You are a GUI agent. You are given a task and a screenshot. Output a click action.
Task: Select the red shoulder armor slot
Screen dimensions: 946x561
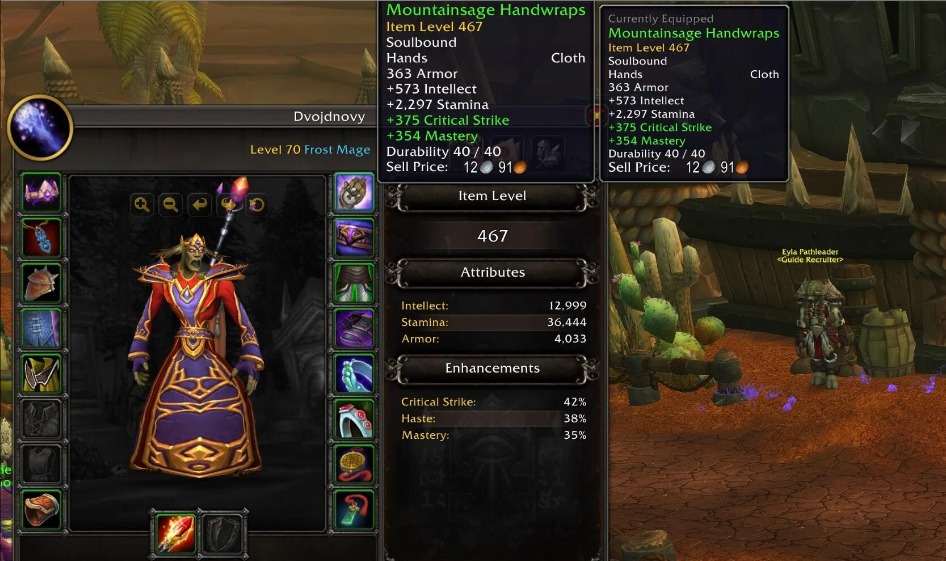coord(41,283)
